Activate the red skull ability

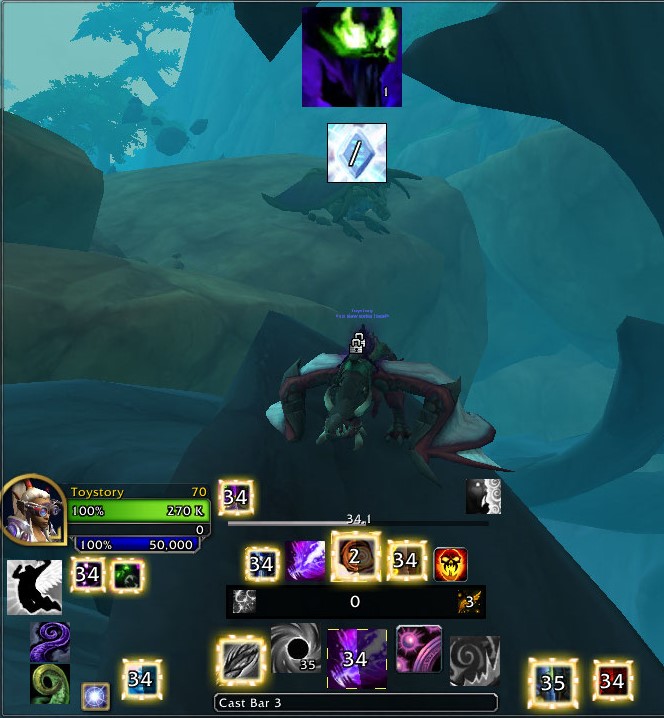451,564
